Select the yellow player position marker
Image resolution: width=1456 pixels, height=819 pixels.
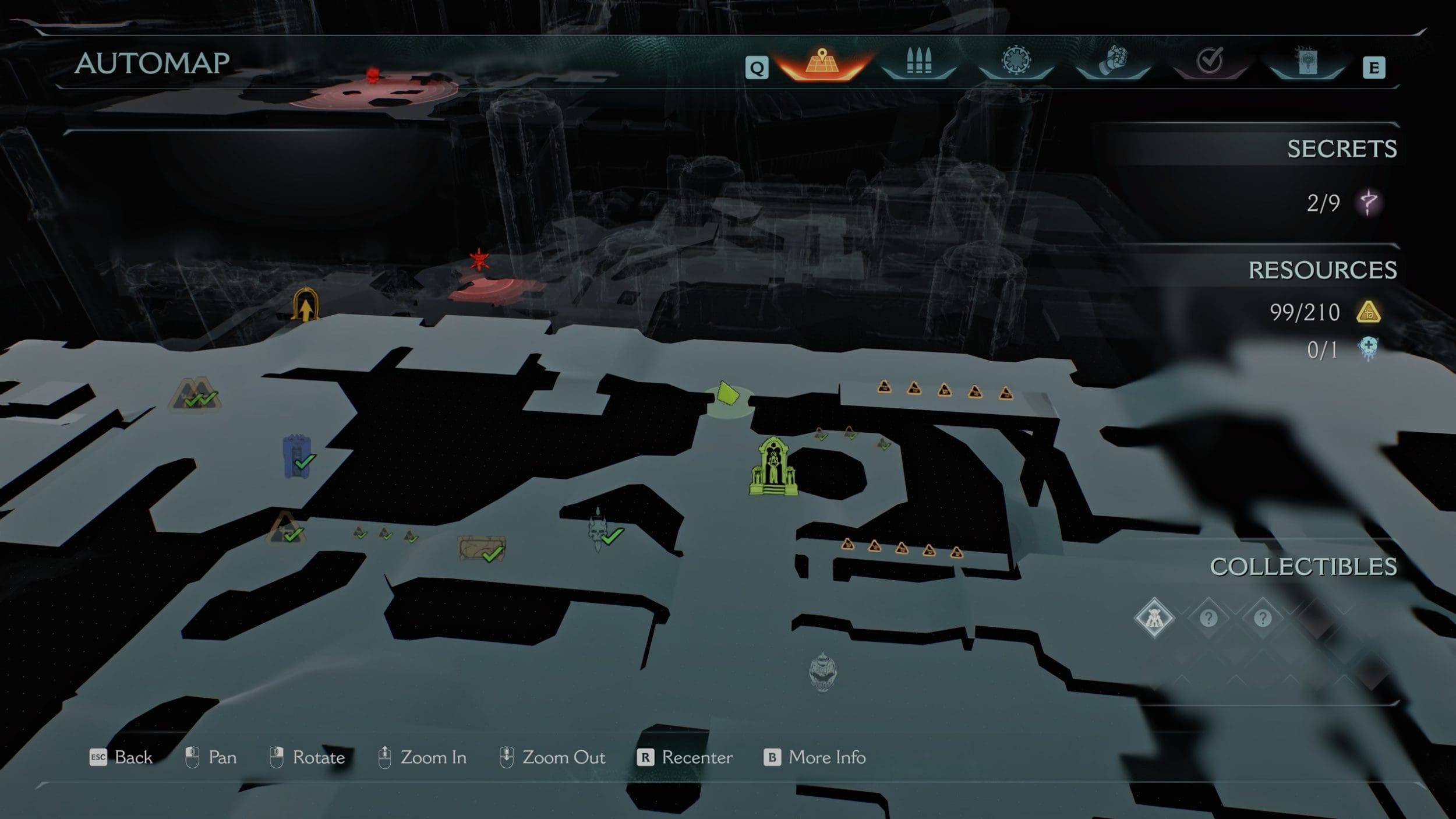[727, 394]
